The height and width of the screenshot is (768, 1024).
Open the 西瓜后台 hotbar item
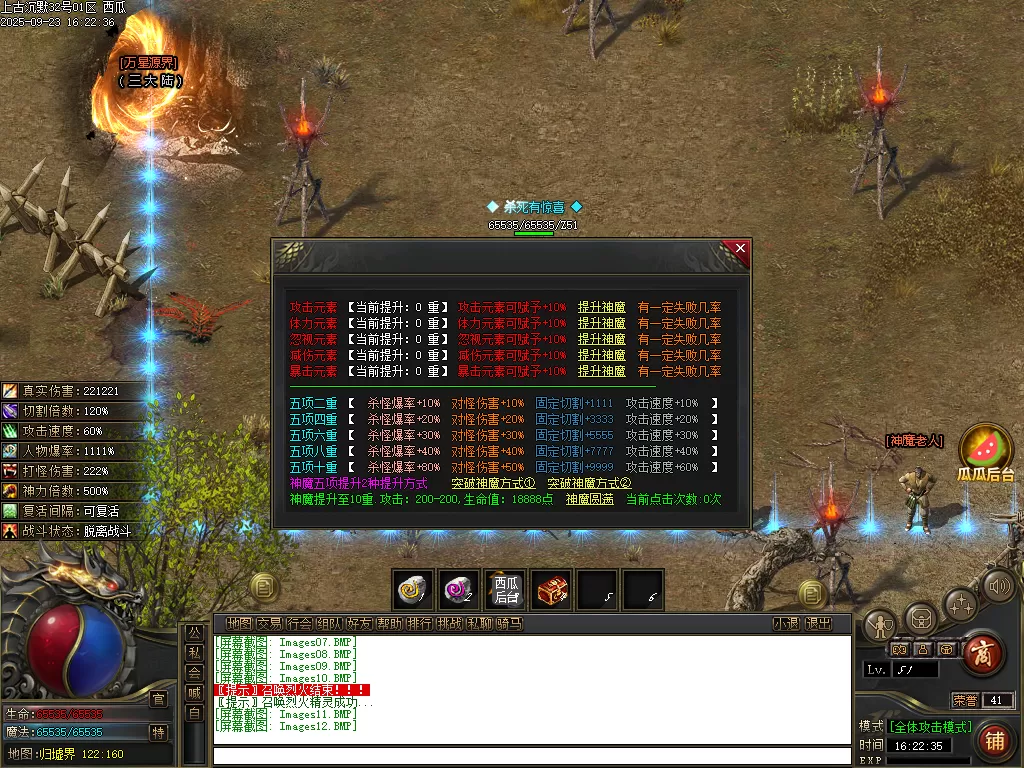coord(505,591)
